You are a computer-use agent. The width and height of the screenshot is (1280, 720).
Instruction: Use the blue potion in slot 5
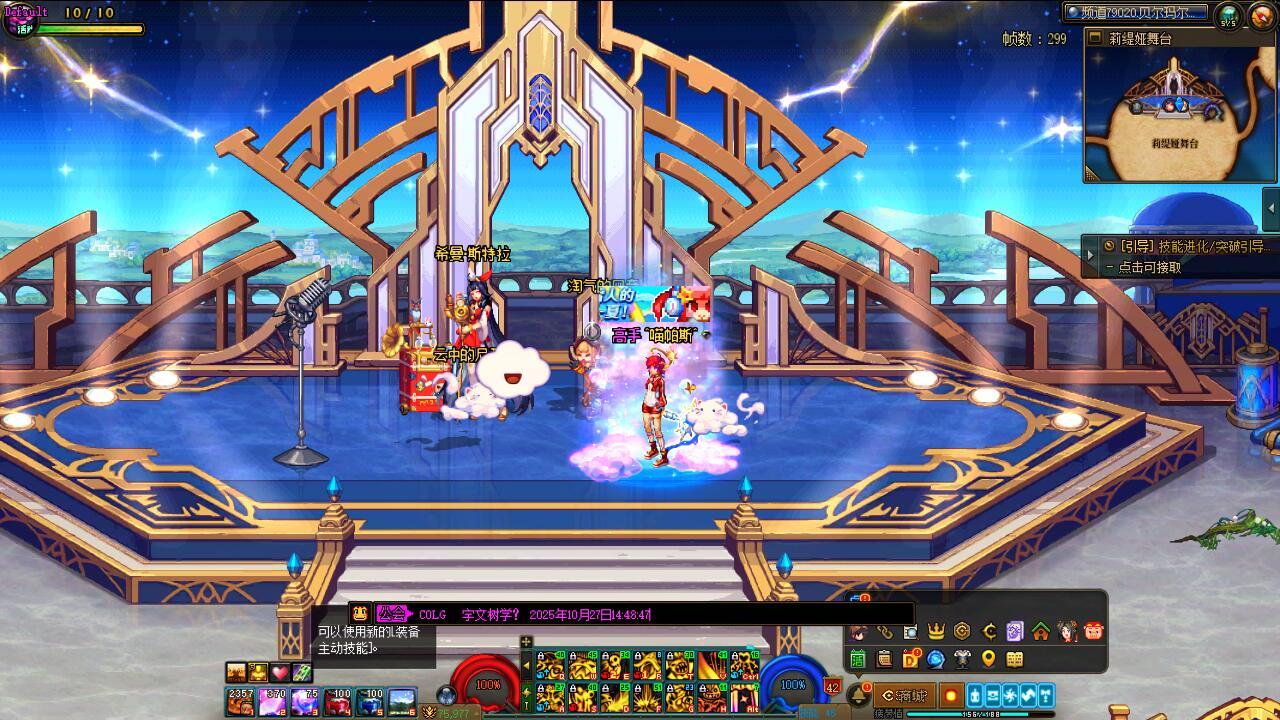click(371, 702)
